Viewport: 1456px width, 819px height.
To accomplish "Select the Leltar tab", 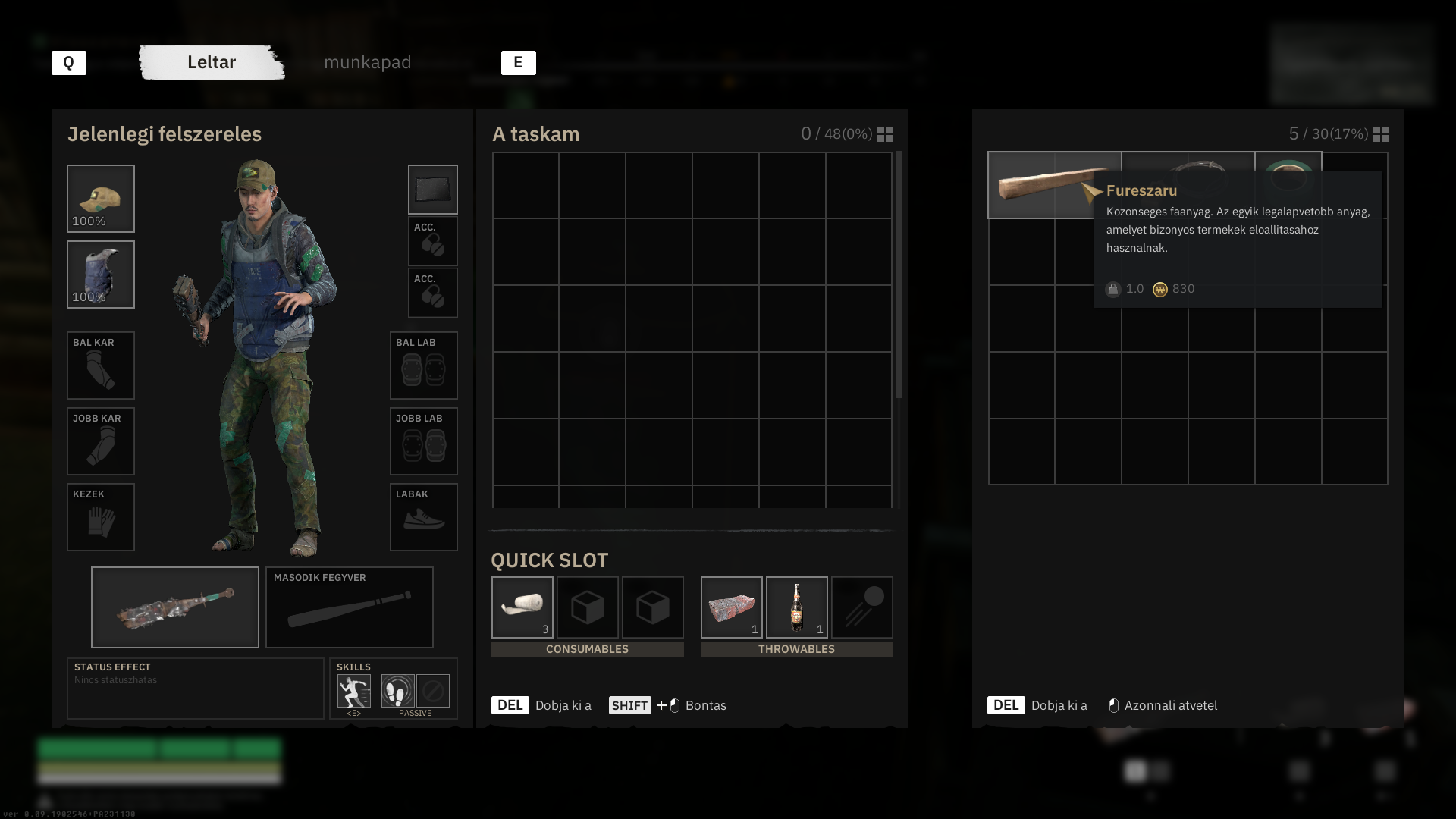I will tap(212, 62).
